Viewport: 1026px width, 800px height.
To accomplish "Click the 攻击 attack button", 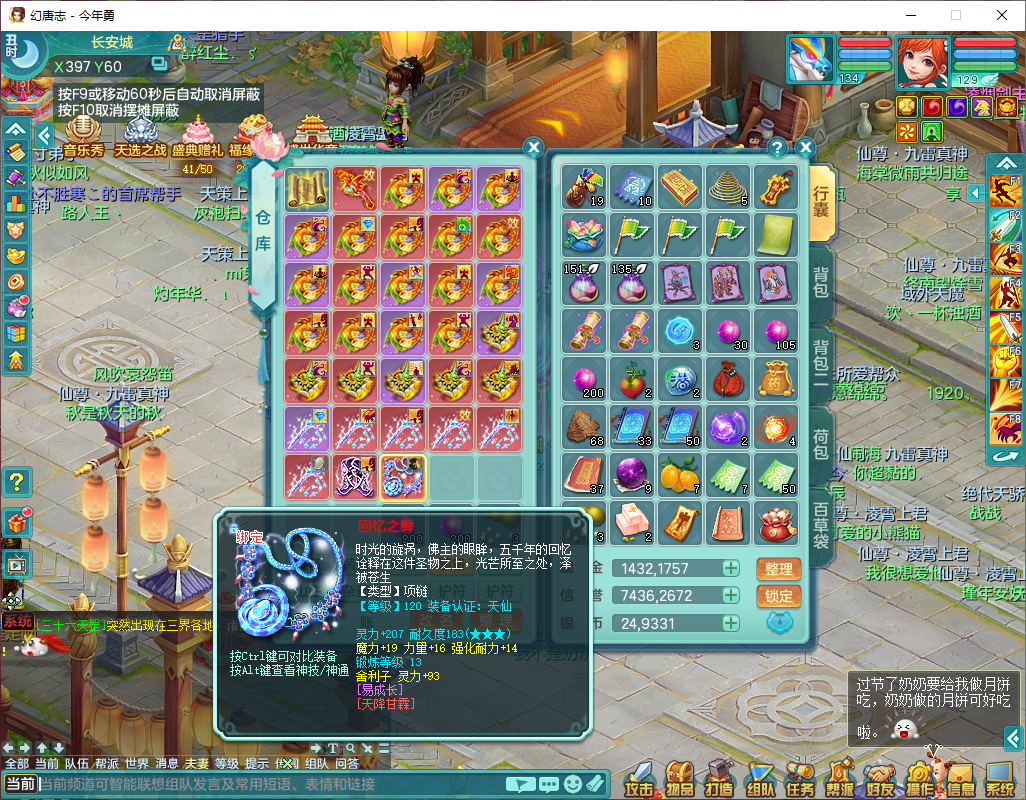I will [640, 777].
